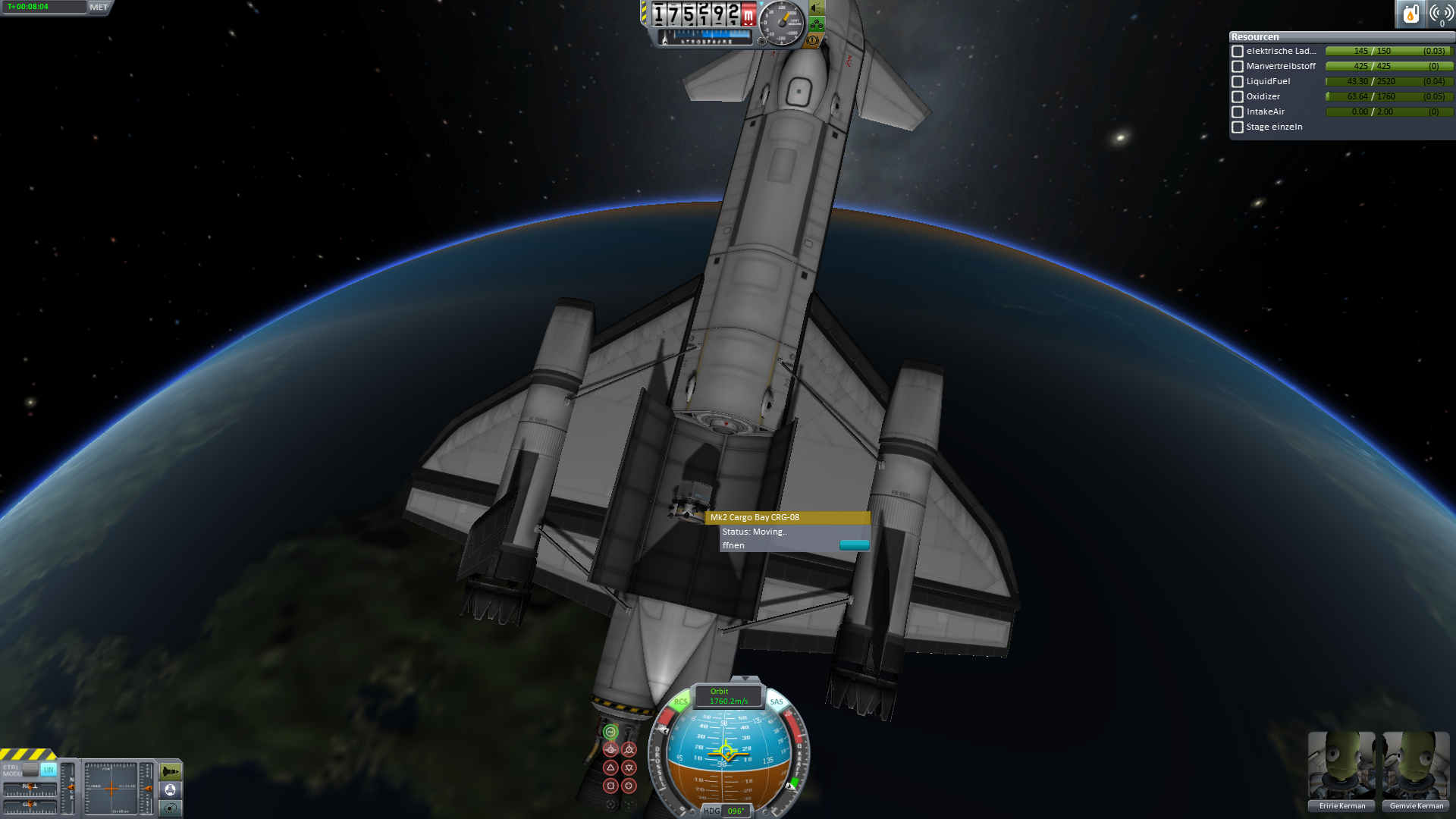Select the stability assist SAS mode
This screenshot has height=819, width=1456.
(x=610, y=732)
